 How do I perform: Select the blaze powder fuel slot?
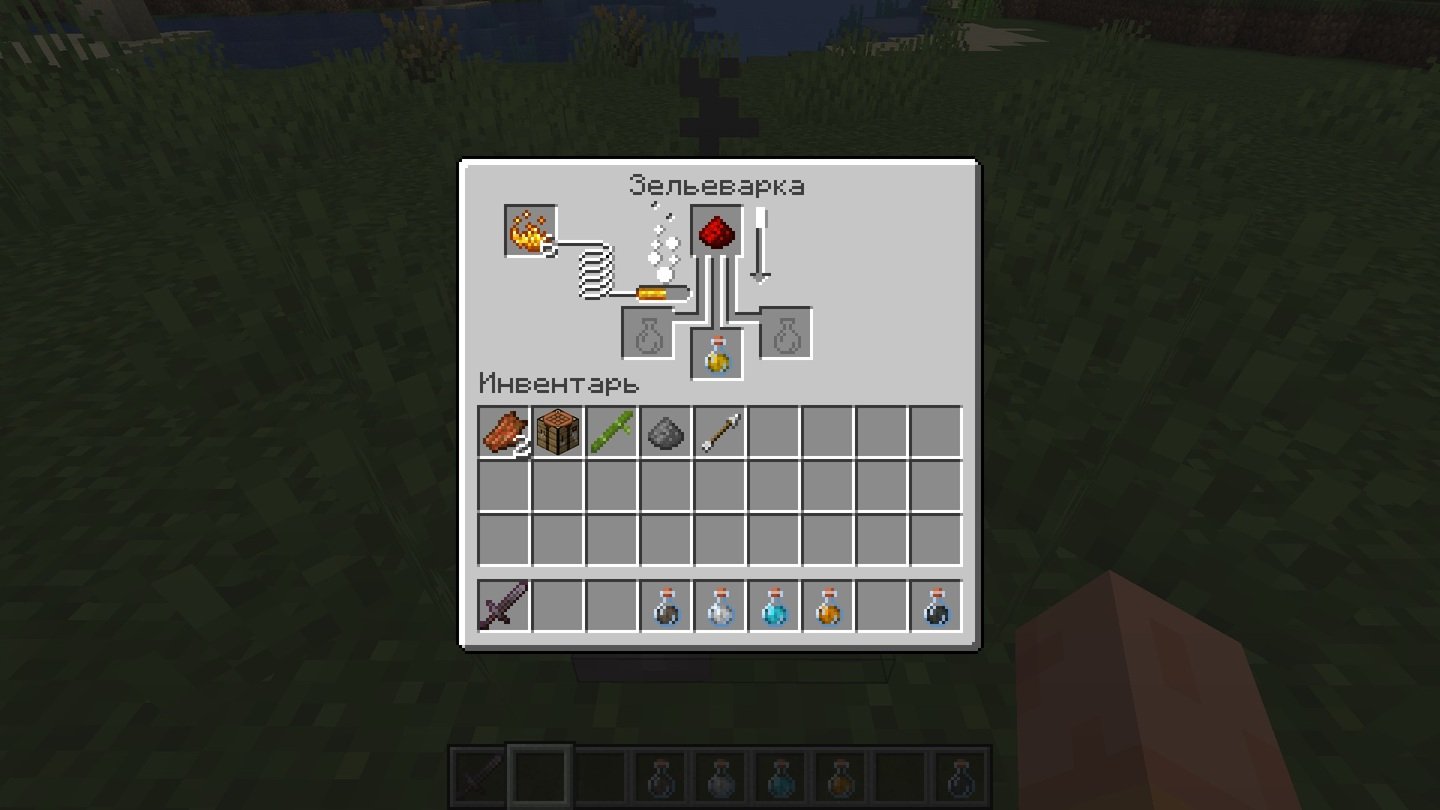530,231
